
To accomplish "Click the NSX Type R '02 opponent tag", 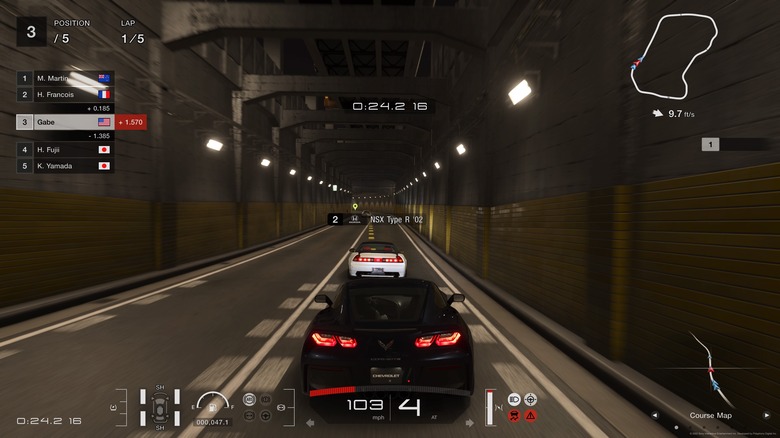I will point(374,218).
